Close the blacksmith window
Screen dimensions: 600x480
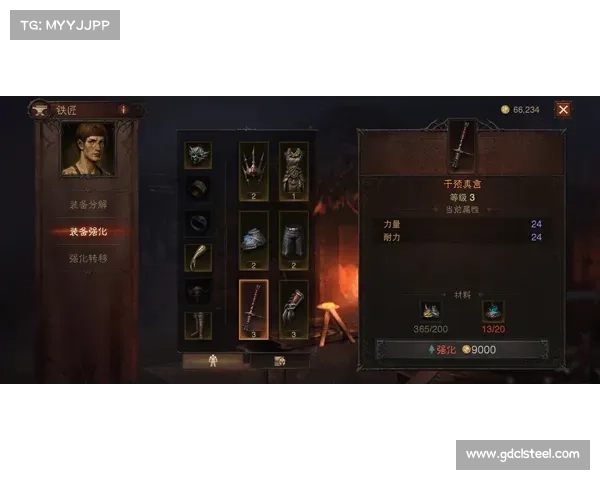click(x=564, y=110)
